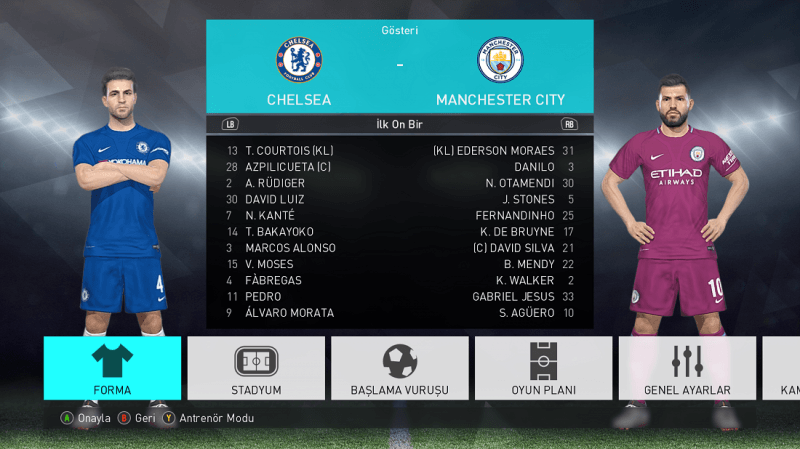Image resolution: width=800 pixels, height=449 pixels.
Task: Select the Chelsea team crest
Action: (298, 60)
